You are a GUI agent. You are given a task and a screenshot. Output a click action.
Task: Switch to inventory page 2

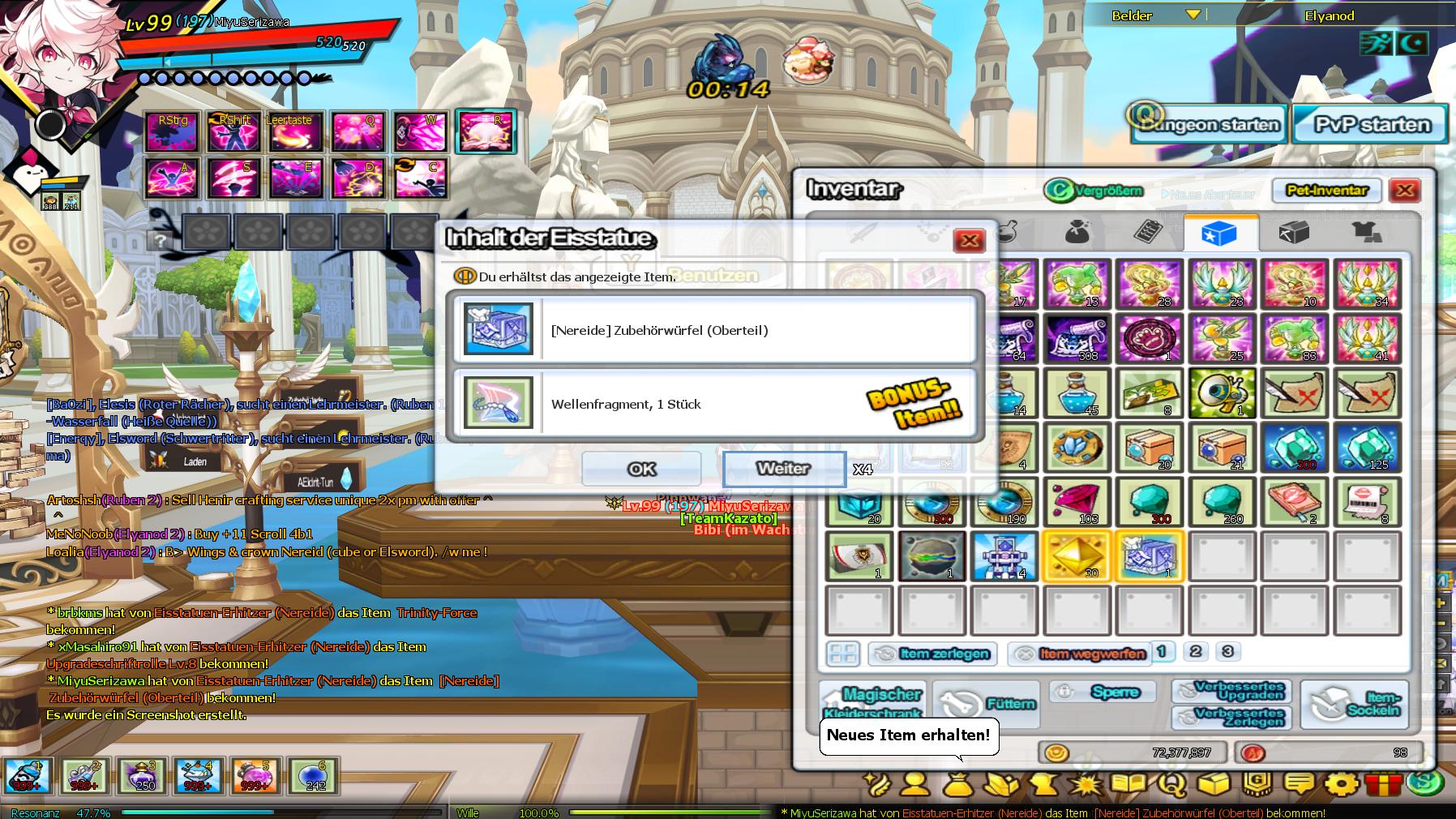tap(1195, 651)
